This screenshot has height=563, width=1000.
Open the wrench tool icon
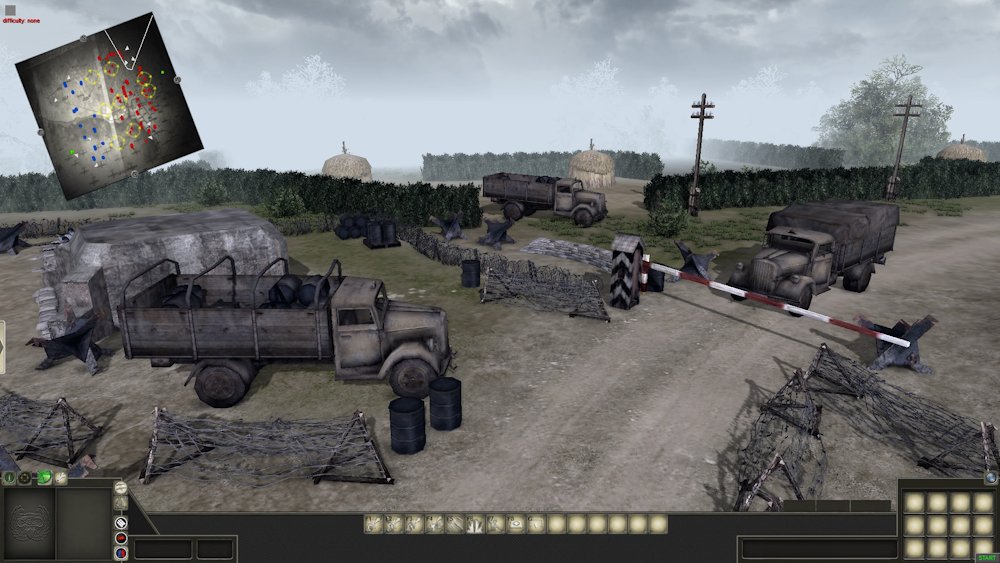pos(61,479)
